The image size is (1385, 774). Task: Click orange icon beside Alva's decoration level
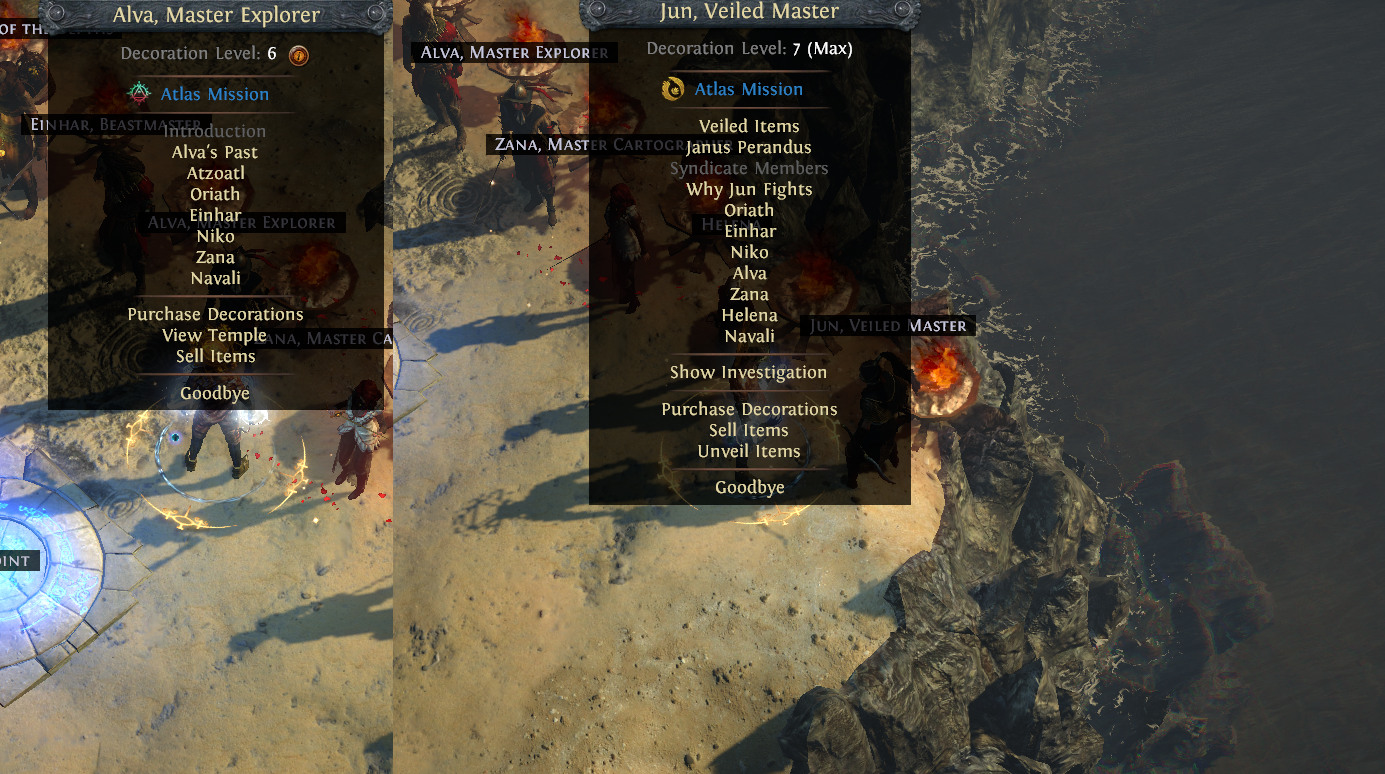click(x=298, y=54)
